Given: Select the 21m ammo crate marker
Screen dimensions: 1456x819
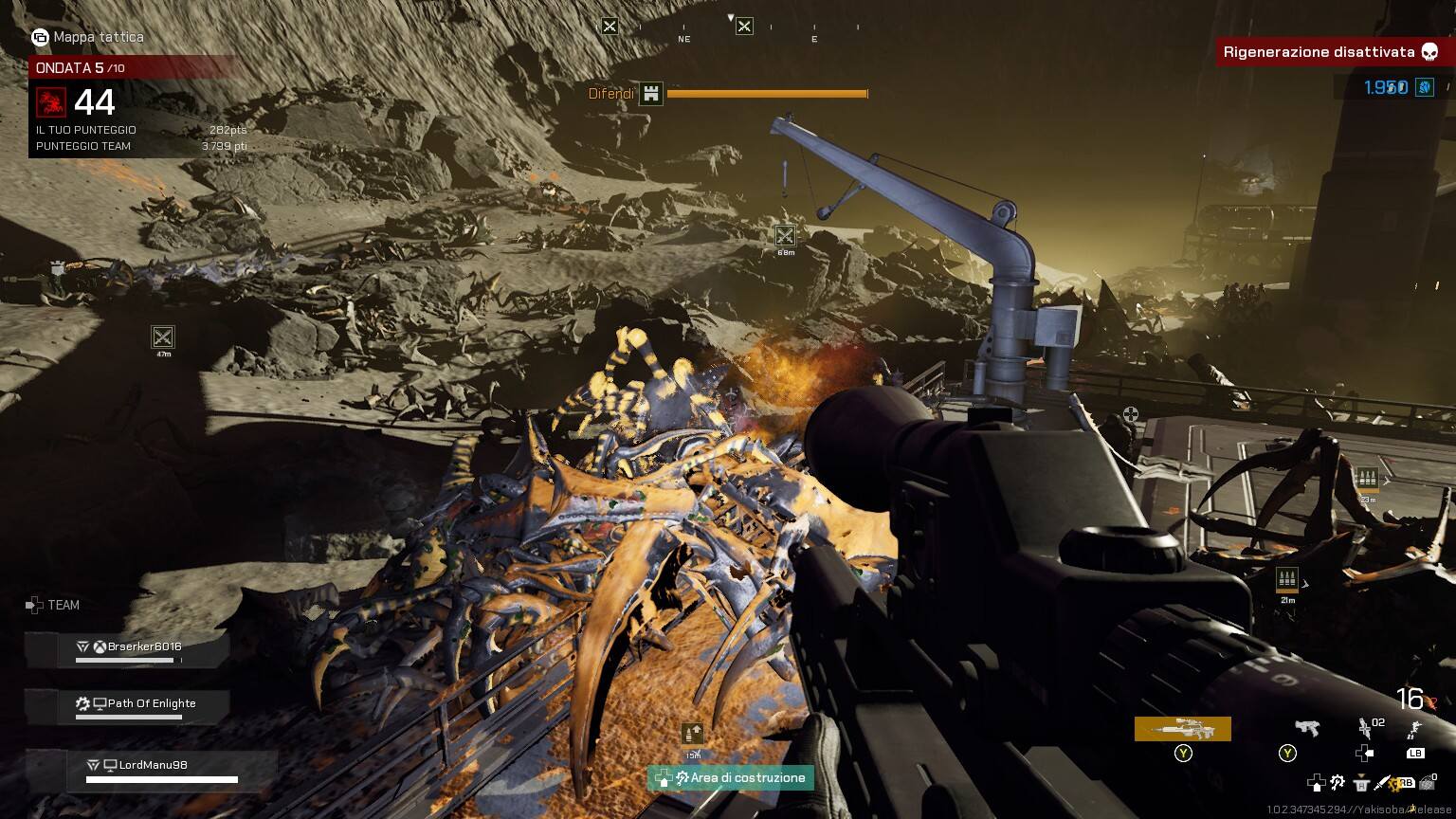Looking at the screenshot, I should pos(1287,579).
